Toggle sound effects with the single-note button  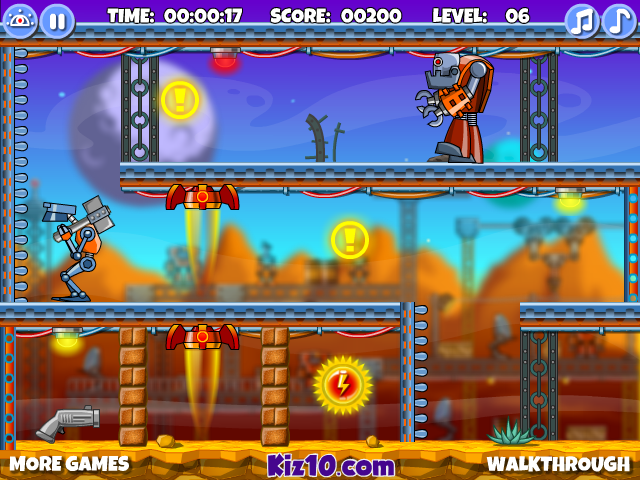(619, 20)
